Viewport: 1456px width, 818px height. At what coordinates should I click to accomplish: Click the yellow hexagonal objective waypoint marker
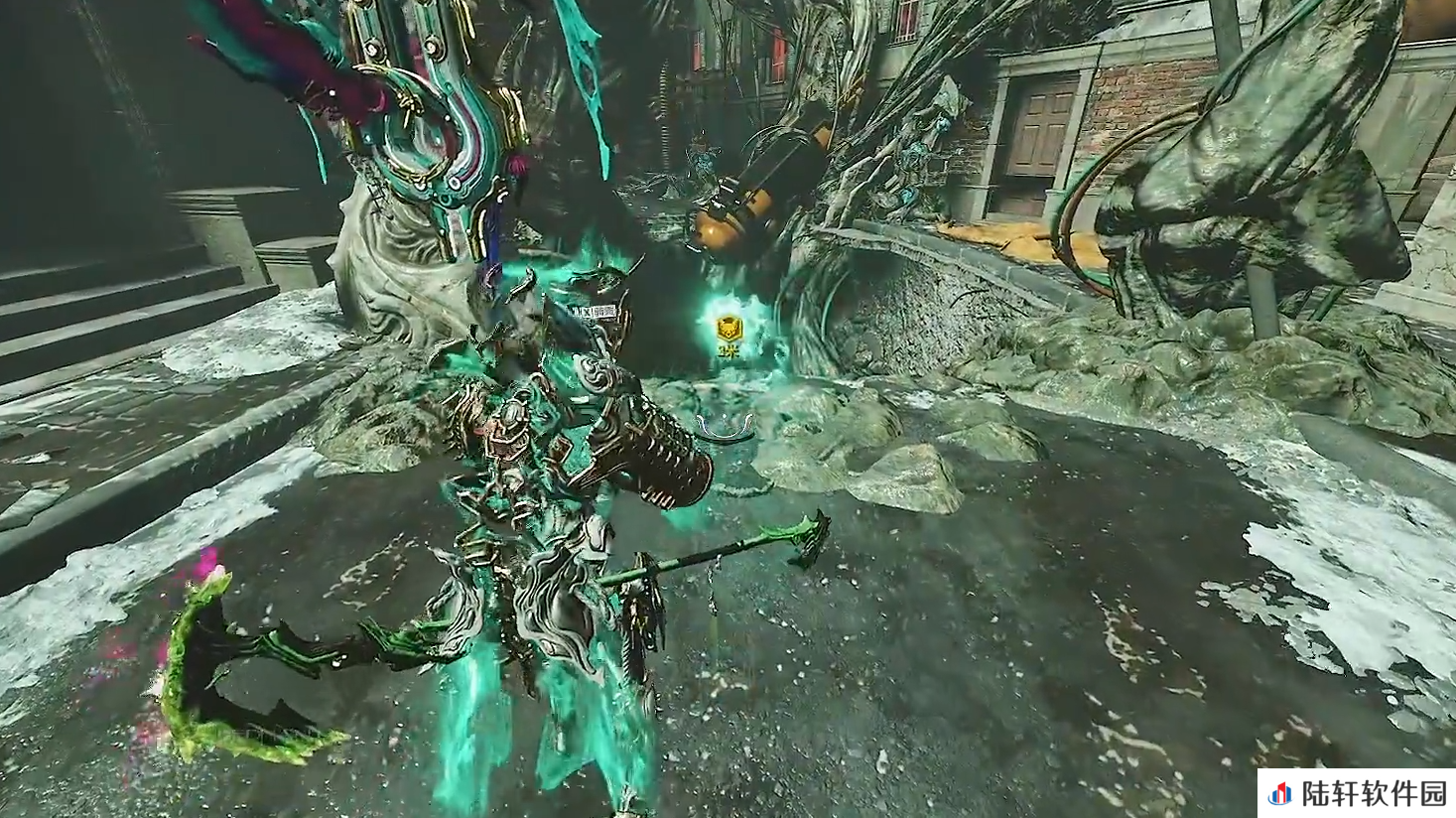pyautogui.click(x=729, y=329)
